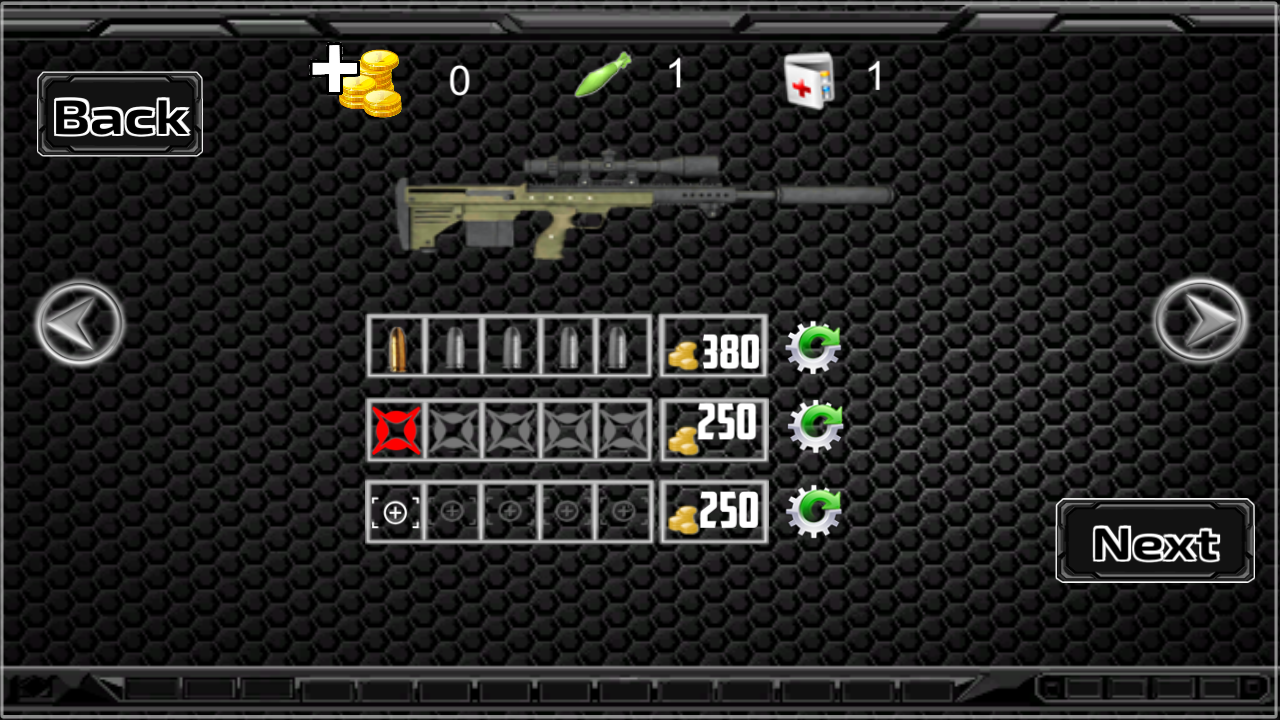The width and height of the screenshot is (1280, 720).
Task: Click the 380 coin price tag
Action: [x=713, y=346]
